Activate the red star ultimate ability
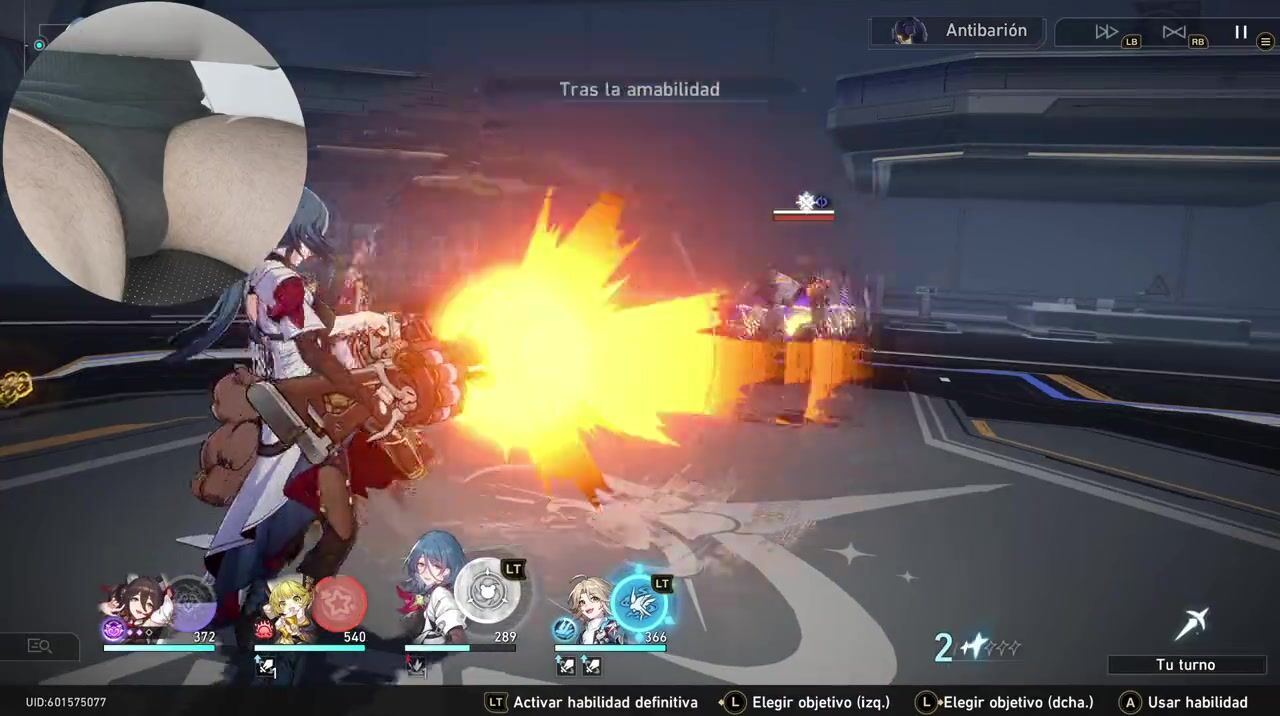Screen dimensions: 1280x716 click(x=339, y=603)
